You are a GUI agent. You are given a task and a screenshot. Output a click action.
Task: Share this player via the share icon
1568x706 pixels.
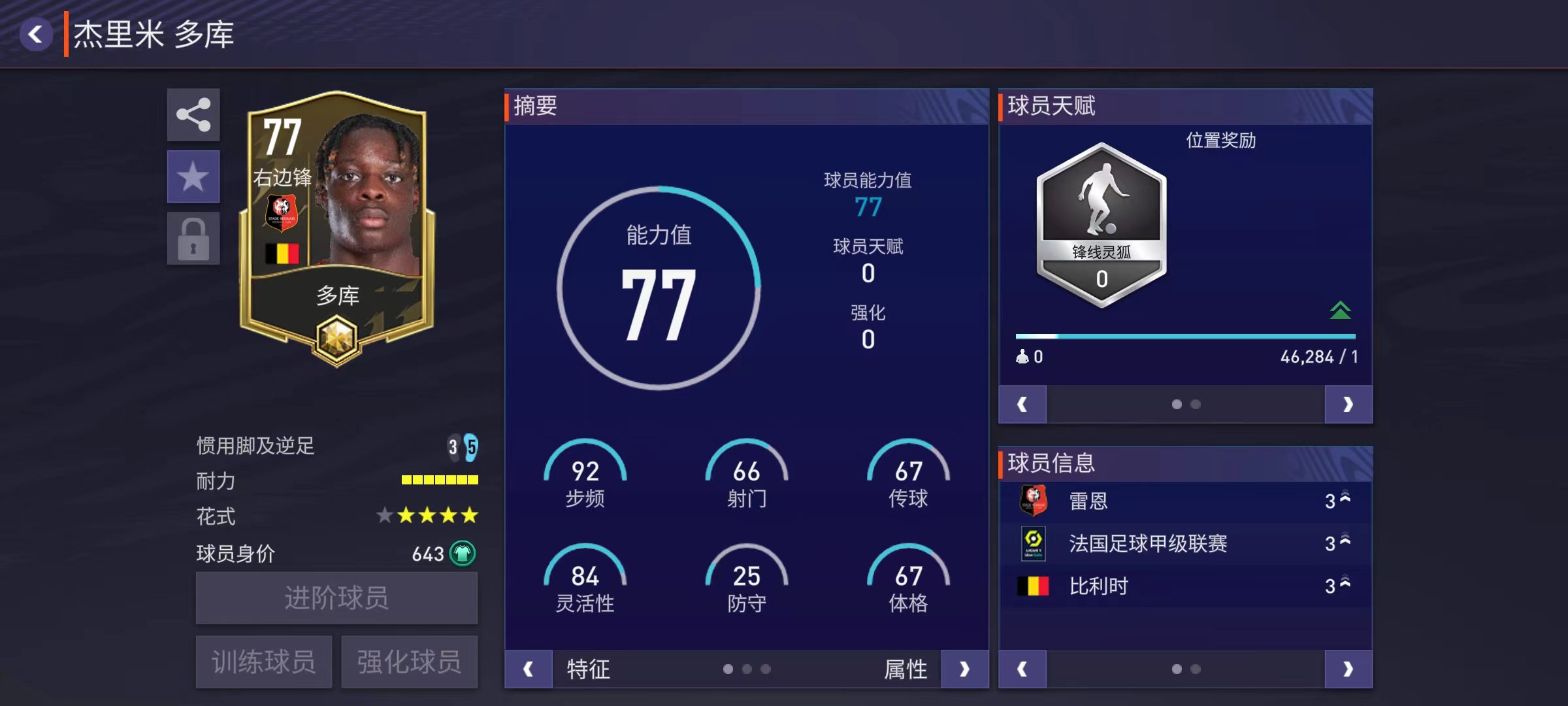[x=193, y=115]
